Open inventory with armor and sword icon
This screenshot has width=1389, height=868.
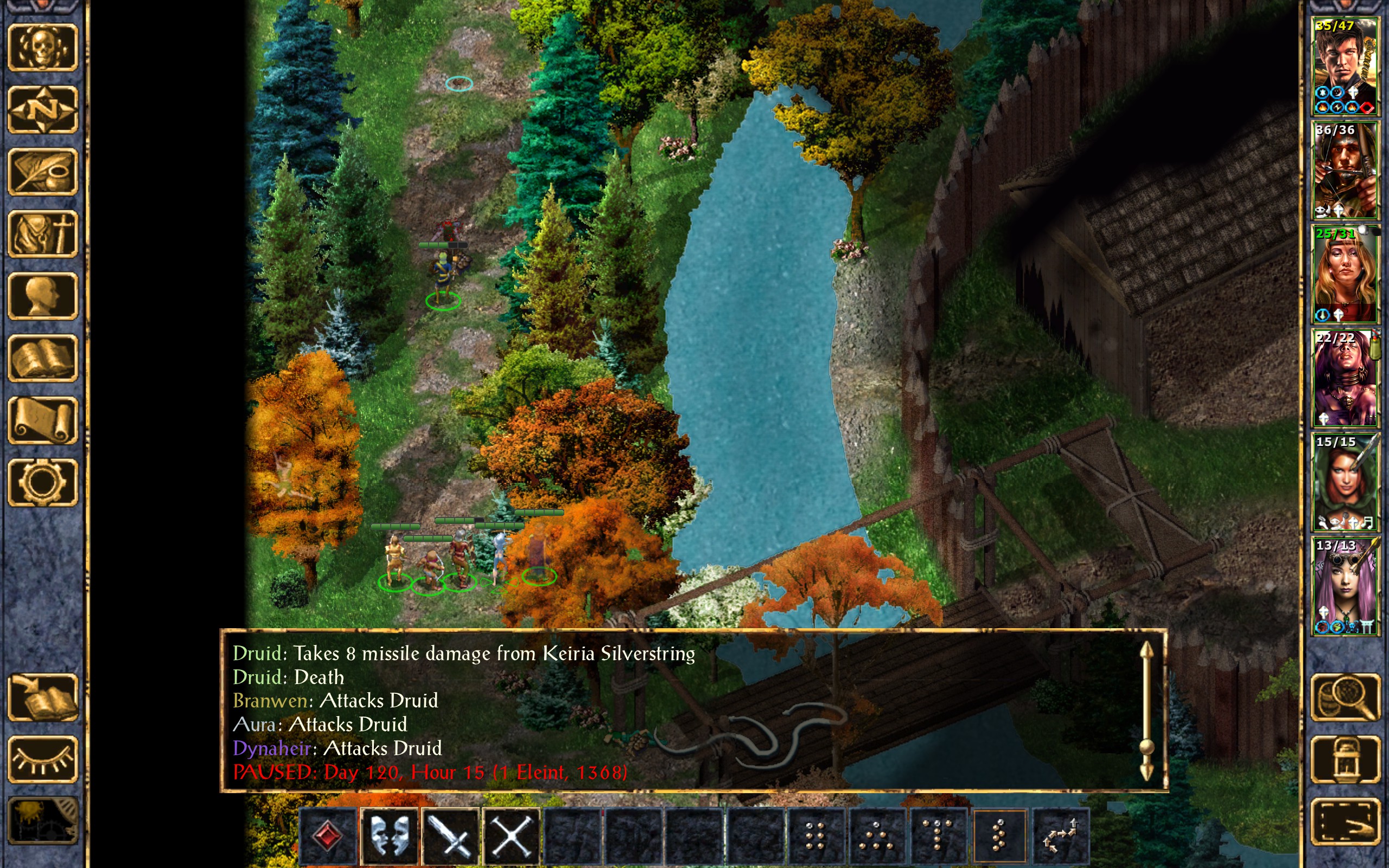(42, 234)
